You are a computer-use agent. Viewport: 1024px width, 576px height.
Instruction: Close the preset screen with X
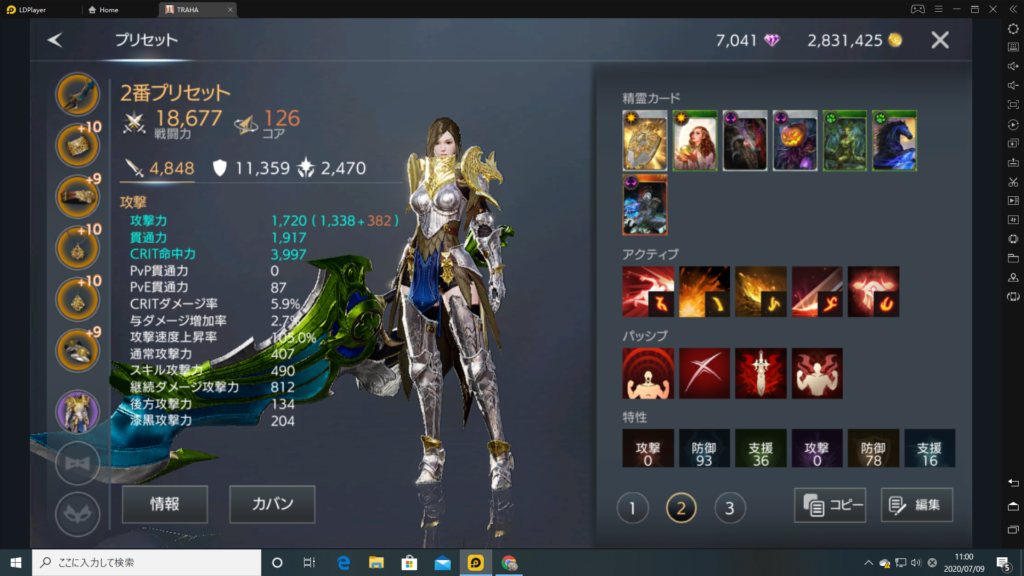pos(940,40)
